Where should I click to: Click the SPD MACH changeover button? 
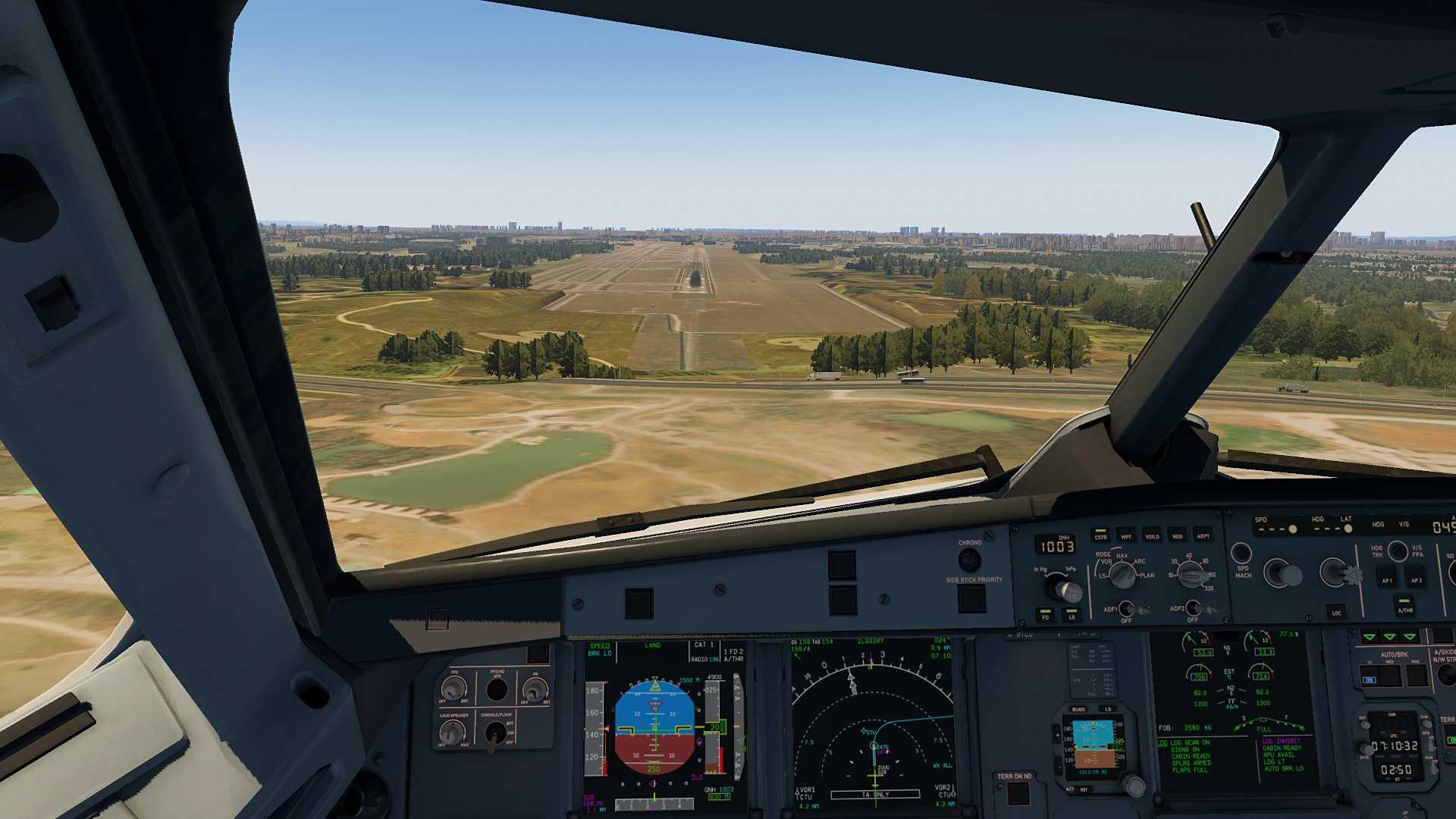tap(1241, 554)
